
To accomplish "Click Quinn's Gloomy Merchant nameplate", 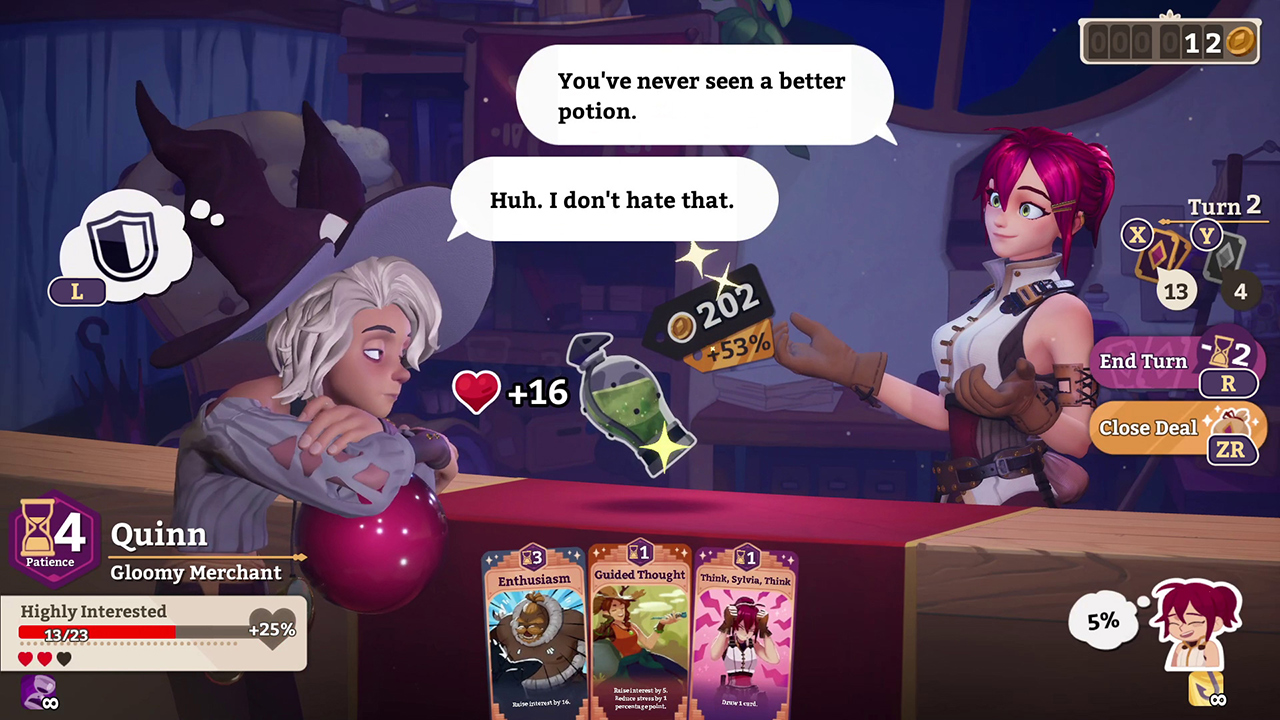I will (196, 572).
